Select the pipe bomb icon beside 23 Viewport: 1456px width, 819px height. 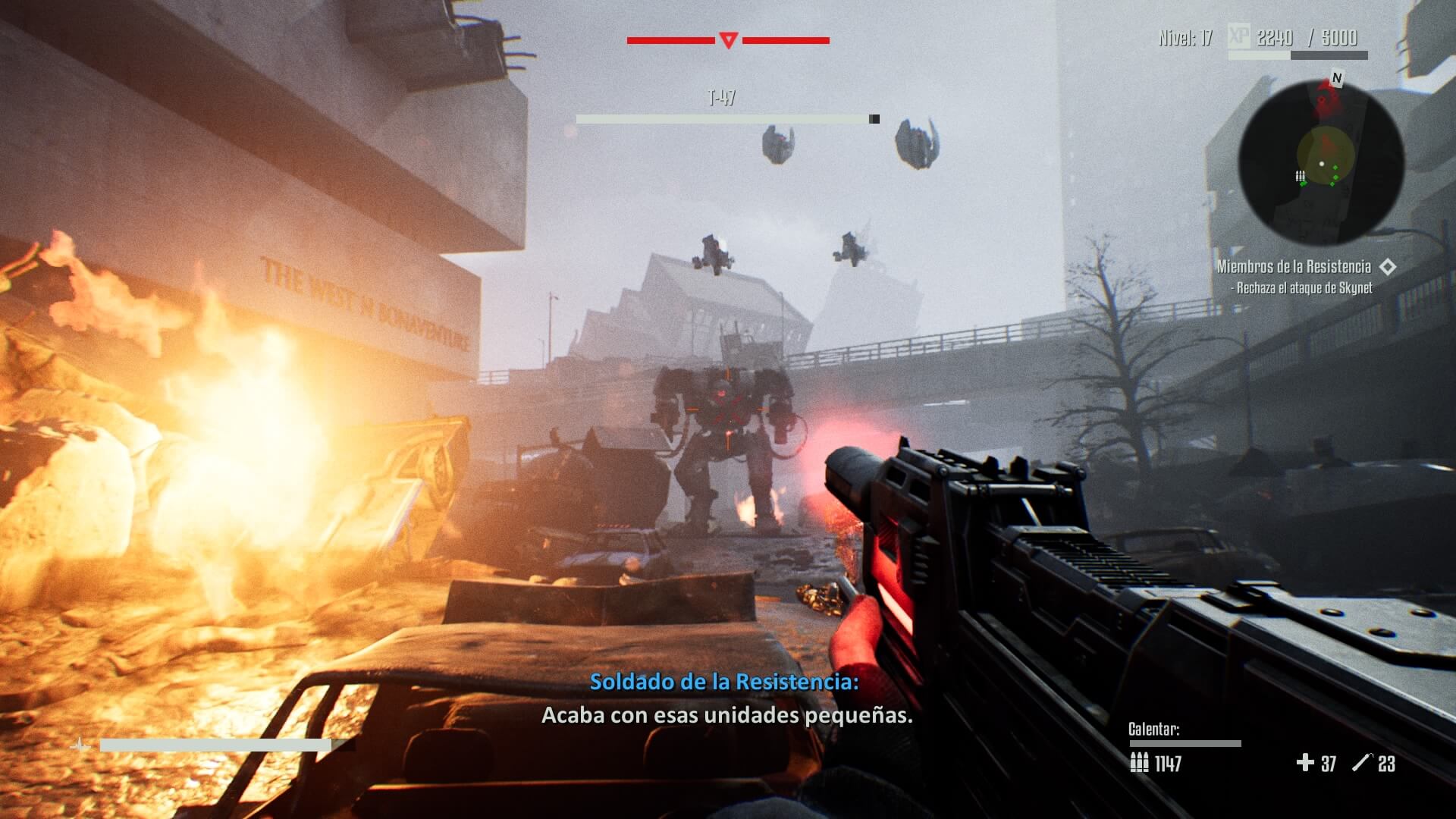pyautogui.click(x=1363, y=761)
